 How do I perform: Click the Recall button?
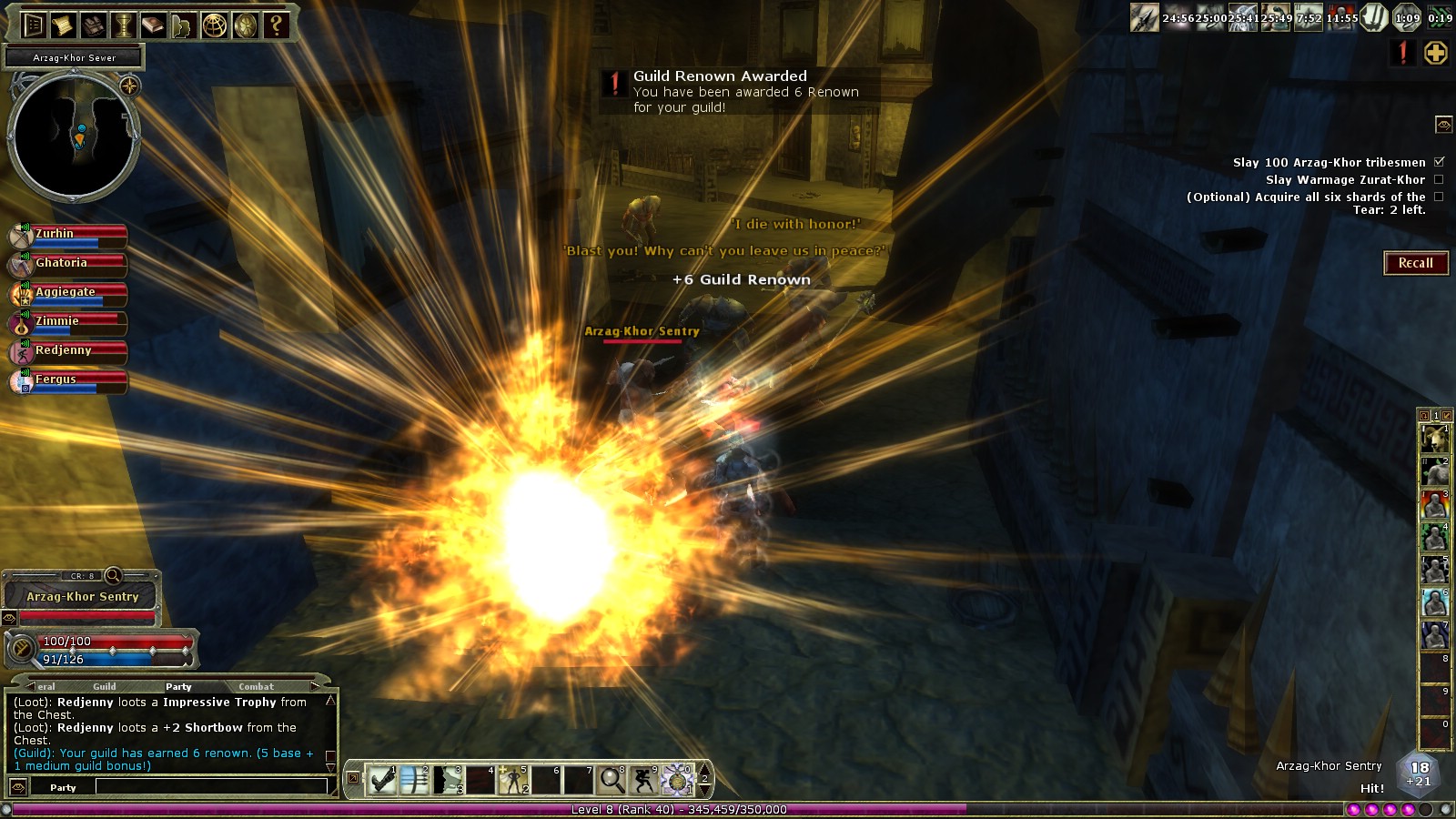(1415, 263)
